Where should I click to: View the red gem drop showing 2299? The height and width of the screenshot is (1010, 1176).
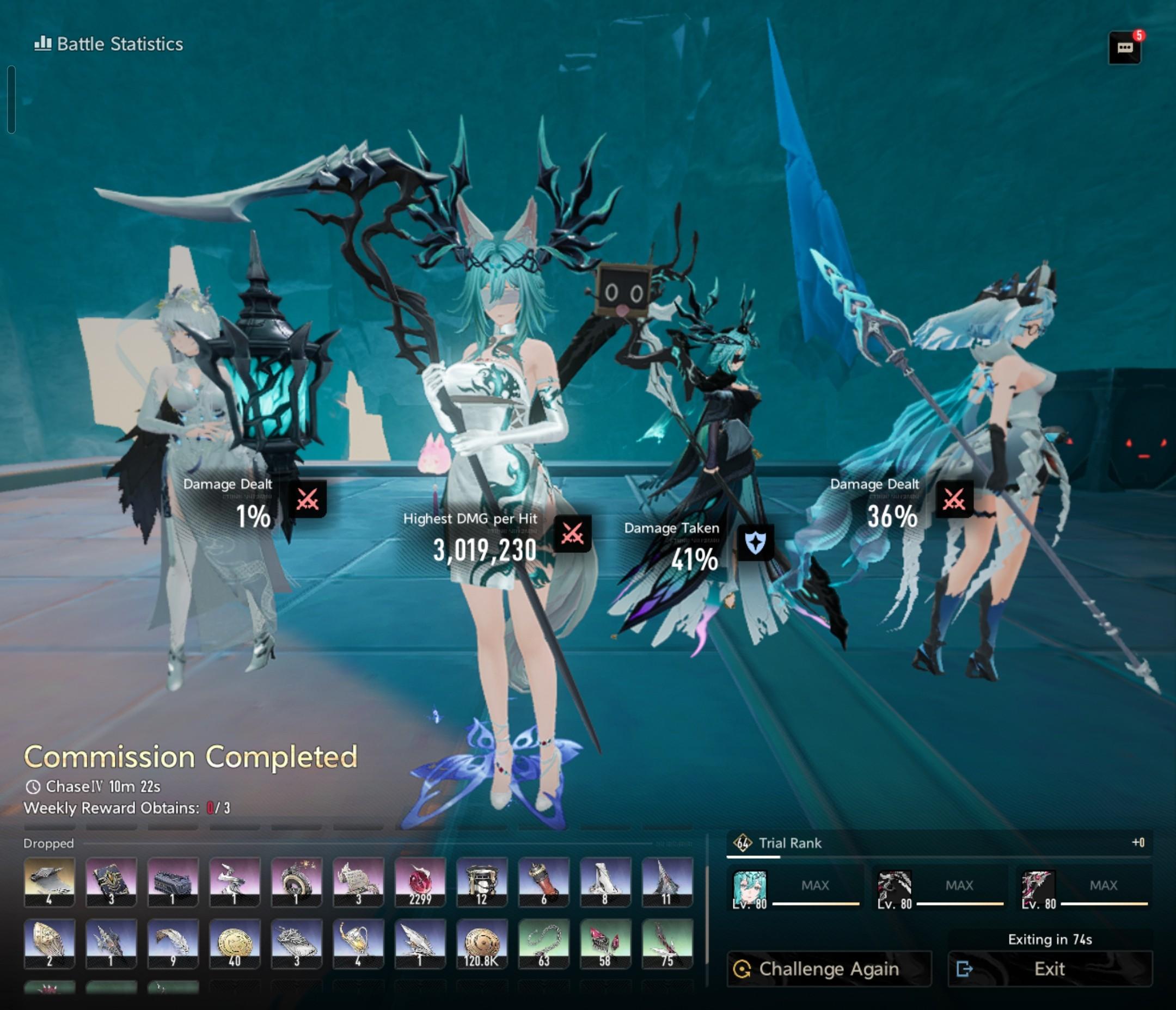pos(420,881)
